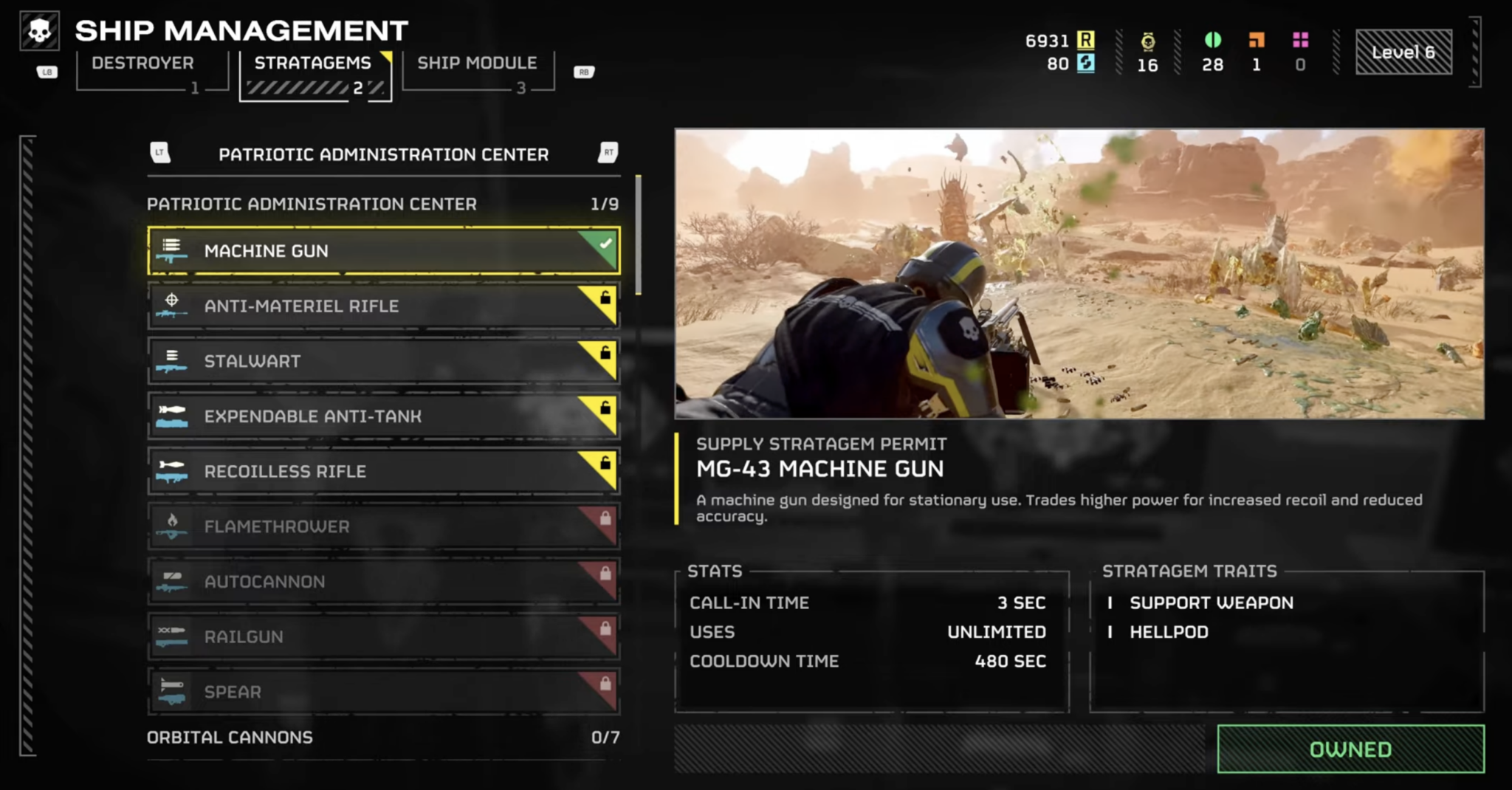Viewport: 1512px width, 790px height.
Task: Choose the Anti-Materiel Rifle entry
Action: [x=383, y=306]
